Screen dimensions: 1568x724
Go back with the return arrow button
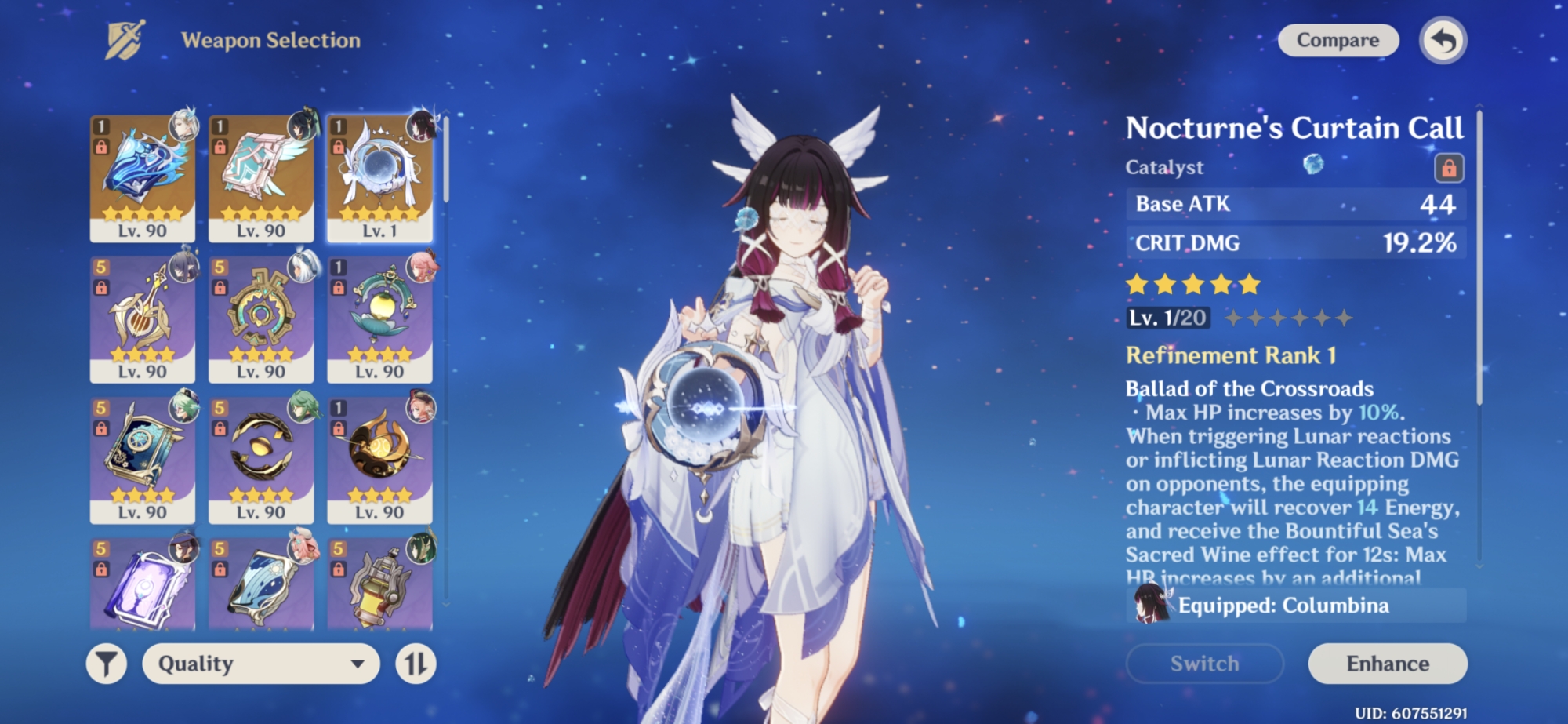click(x=1443, y=40)
